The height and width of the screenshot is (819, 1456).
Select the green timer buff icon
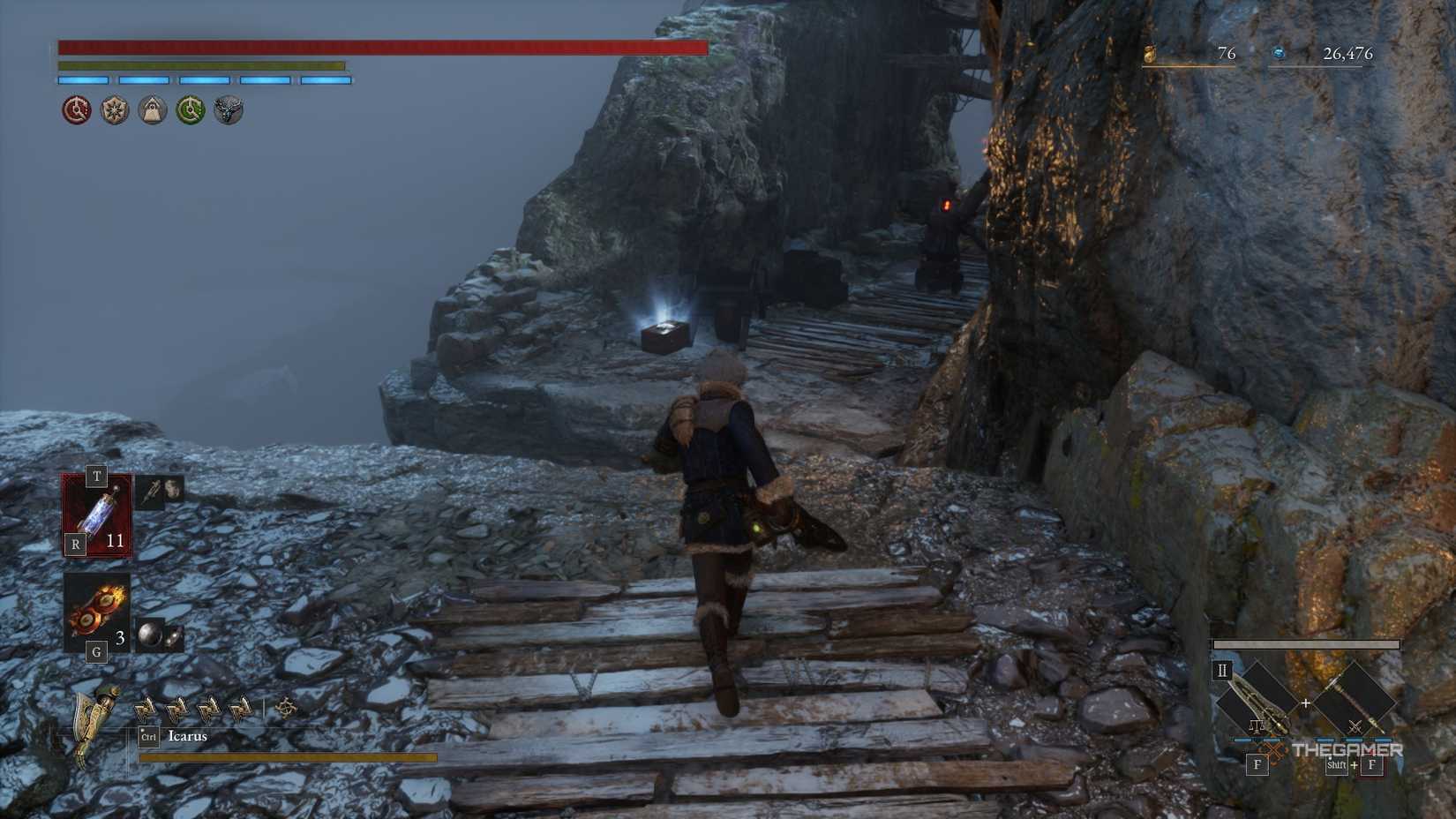pyautogui.click(x=191, y=110)
